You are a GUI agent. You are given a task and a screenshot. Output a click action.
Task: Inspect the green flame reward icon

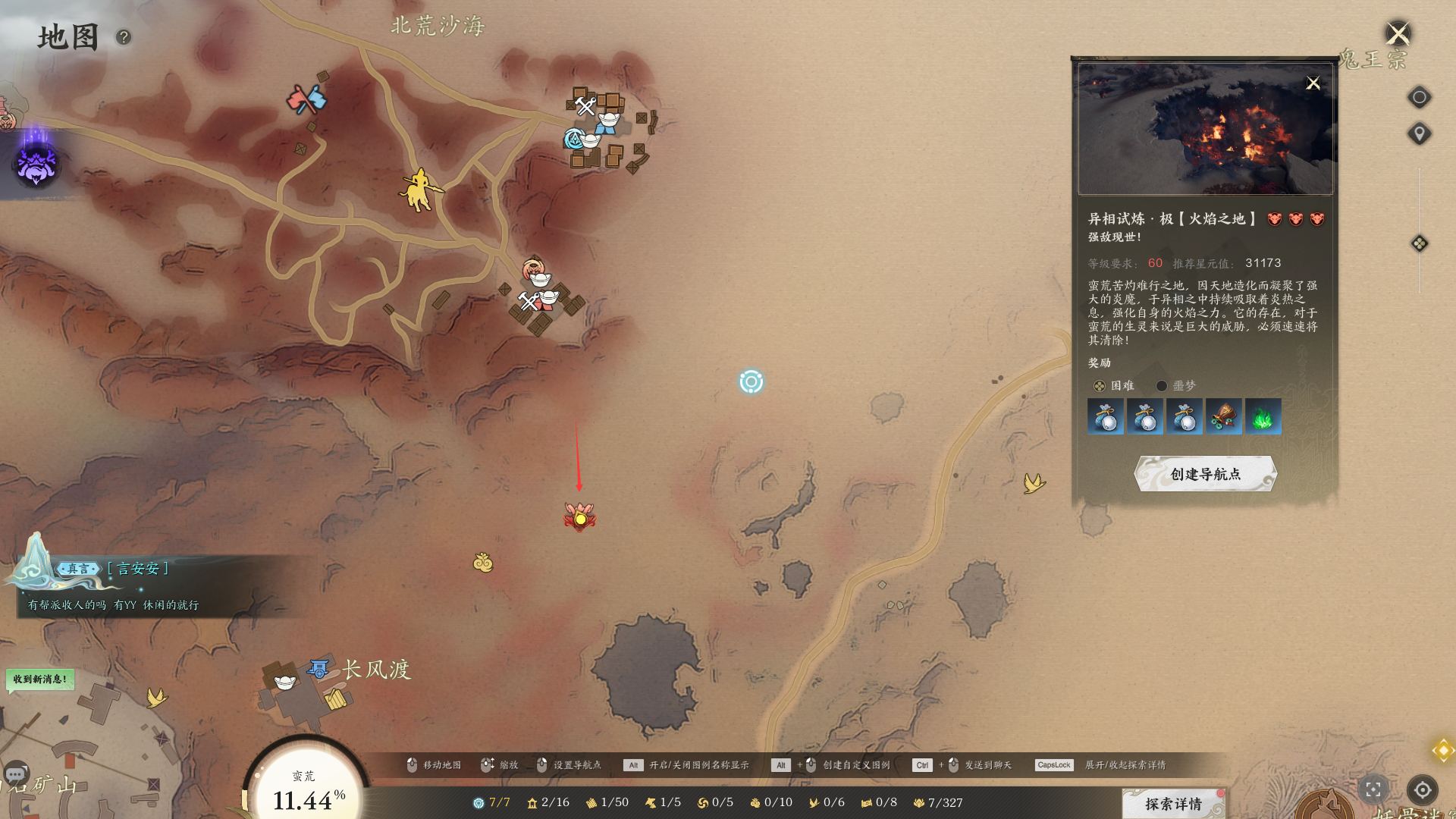[x=1263, y=416]
